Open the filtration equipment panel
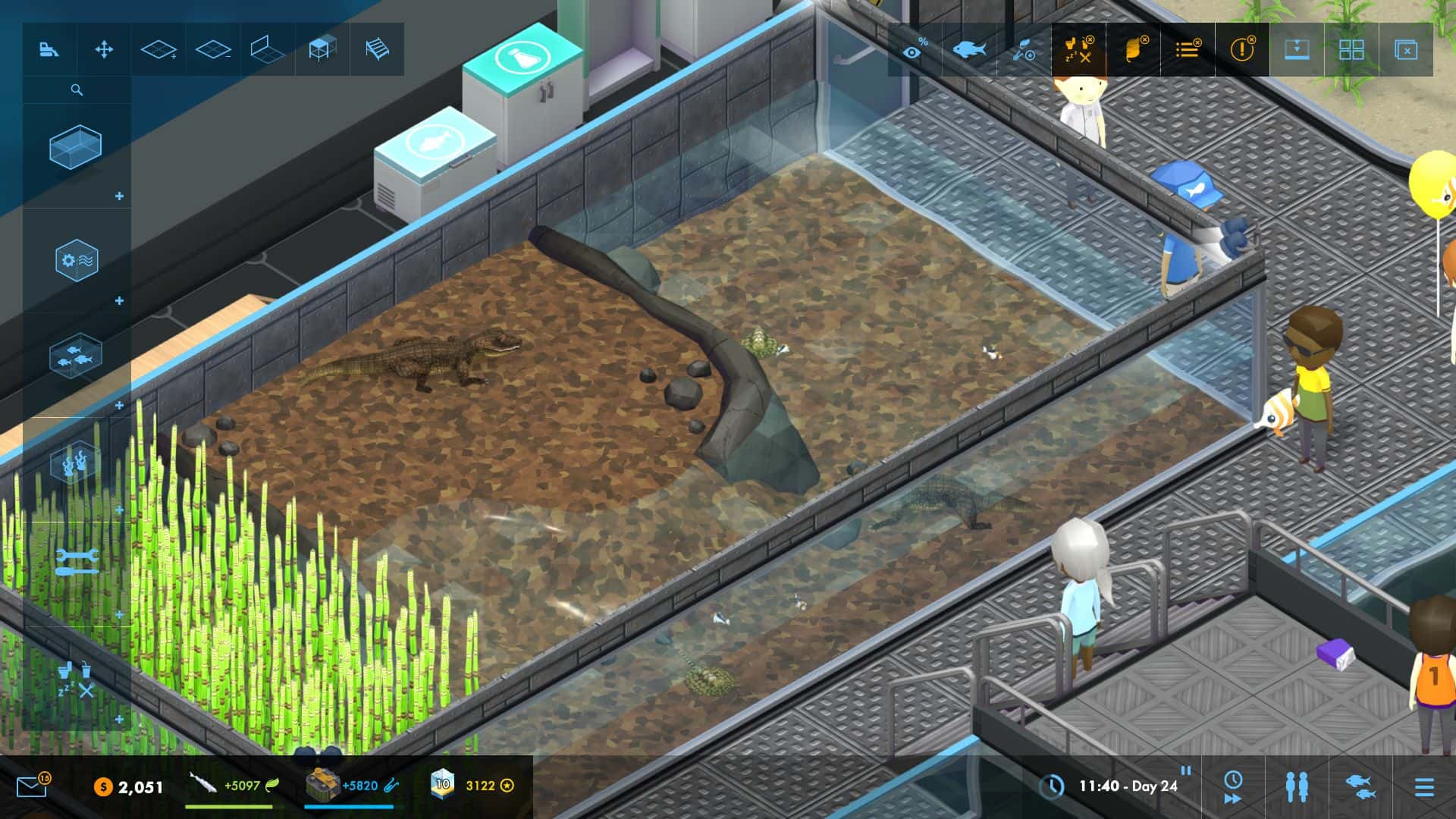1456x819 pixels. pyautogui.click(x=78, y=259)
